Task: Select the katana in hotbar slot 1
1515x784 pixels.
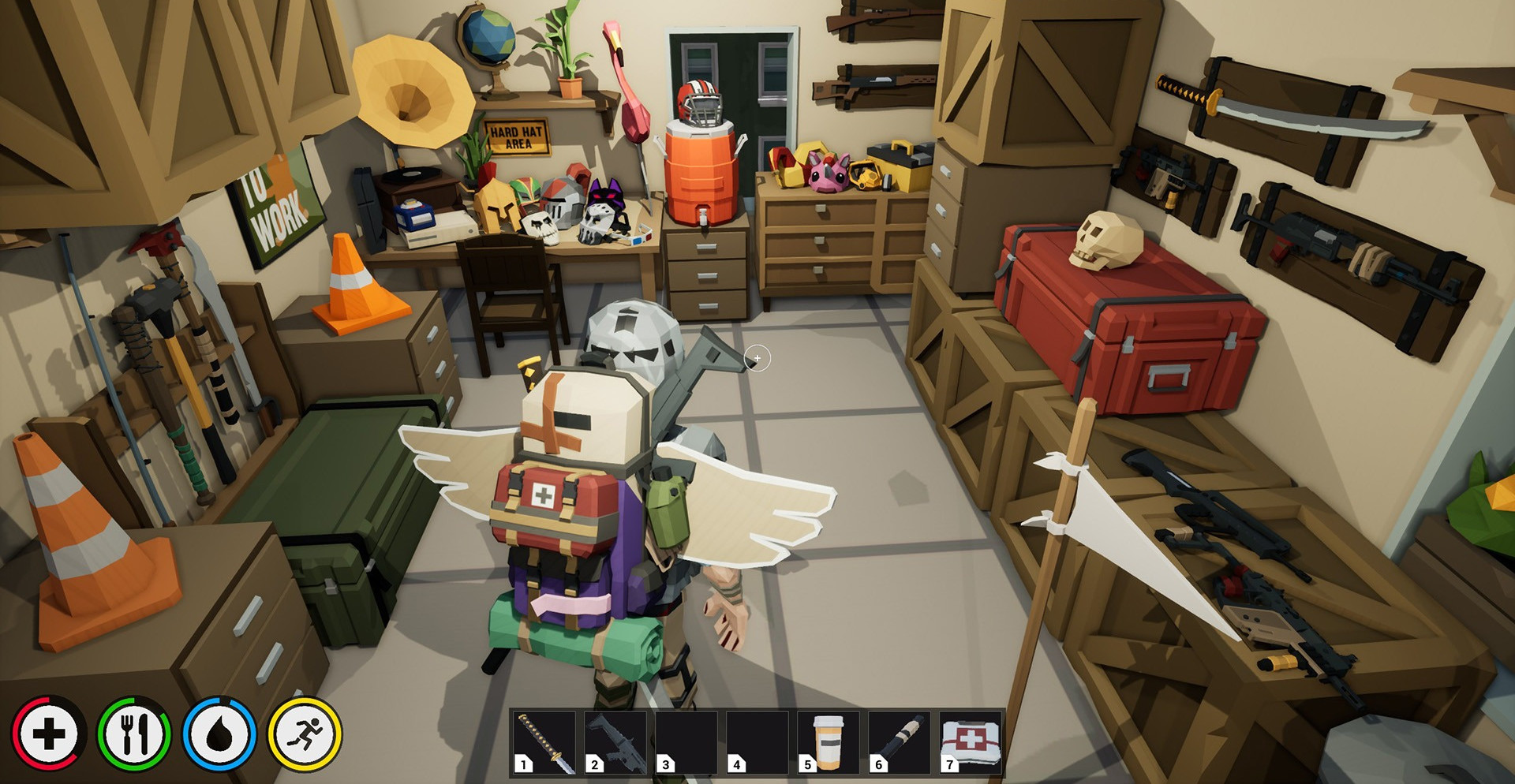Action: pos(544,742)
